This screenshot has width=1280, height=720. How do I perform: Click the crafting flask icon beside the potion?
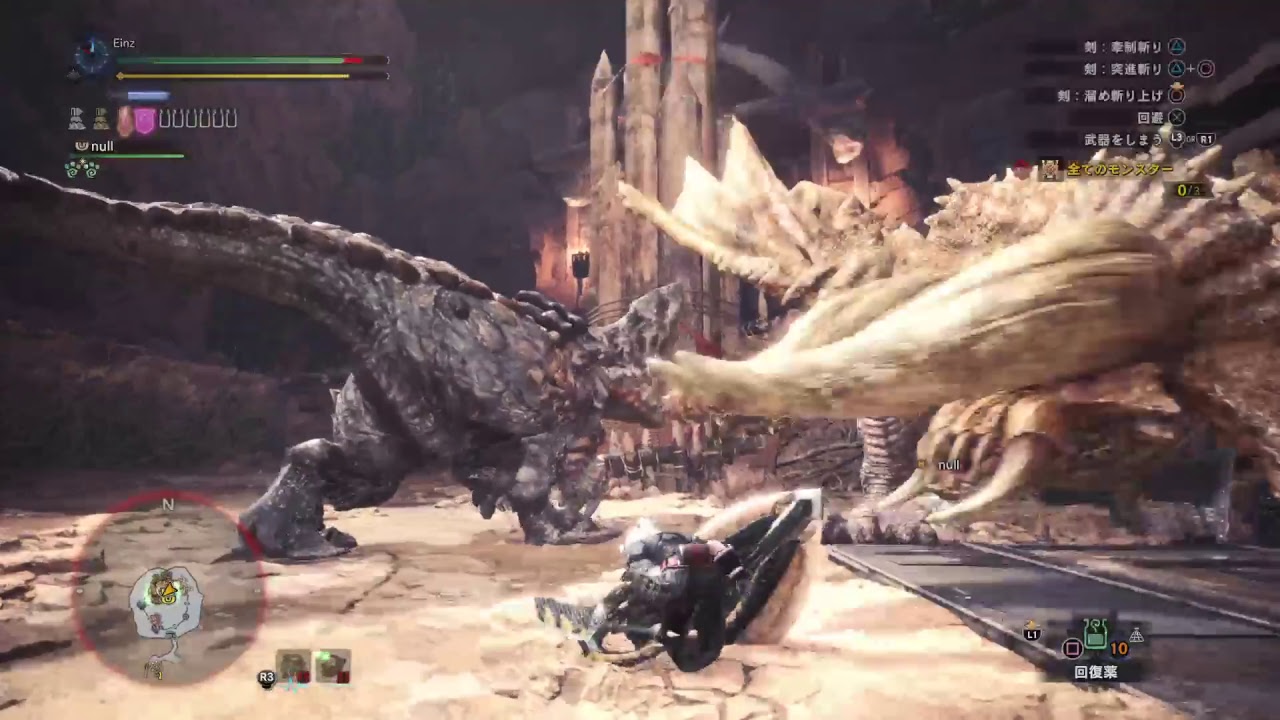[1137, 634]
